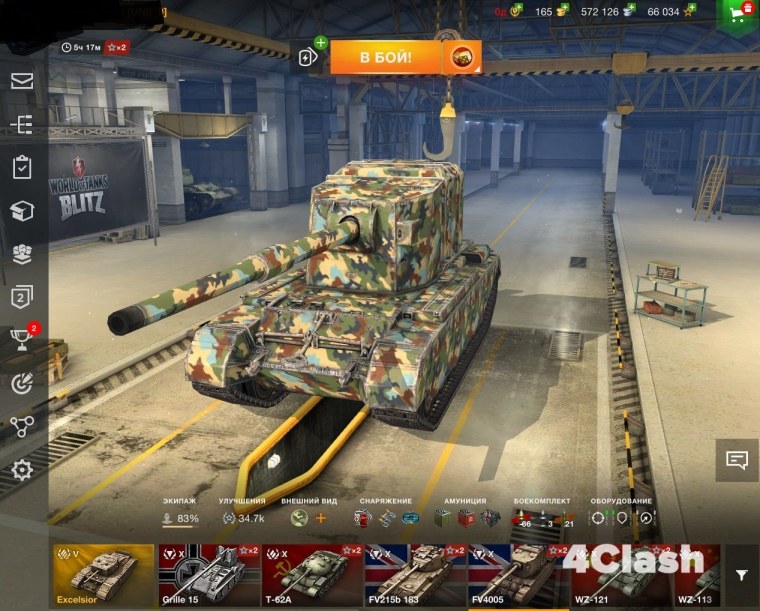The image size is (760, 611).
Task: Select the Excelsior tank in carousel
Action: (x=103, y=576)
